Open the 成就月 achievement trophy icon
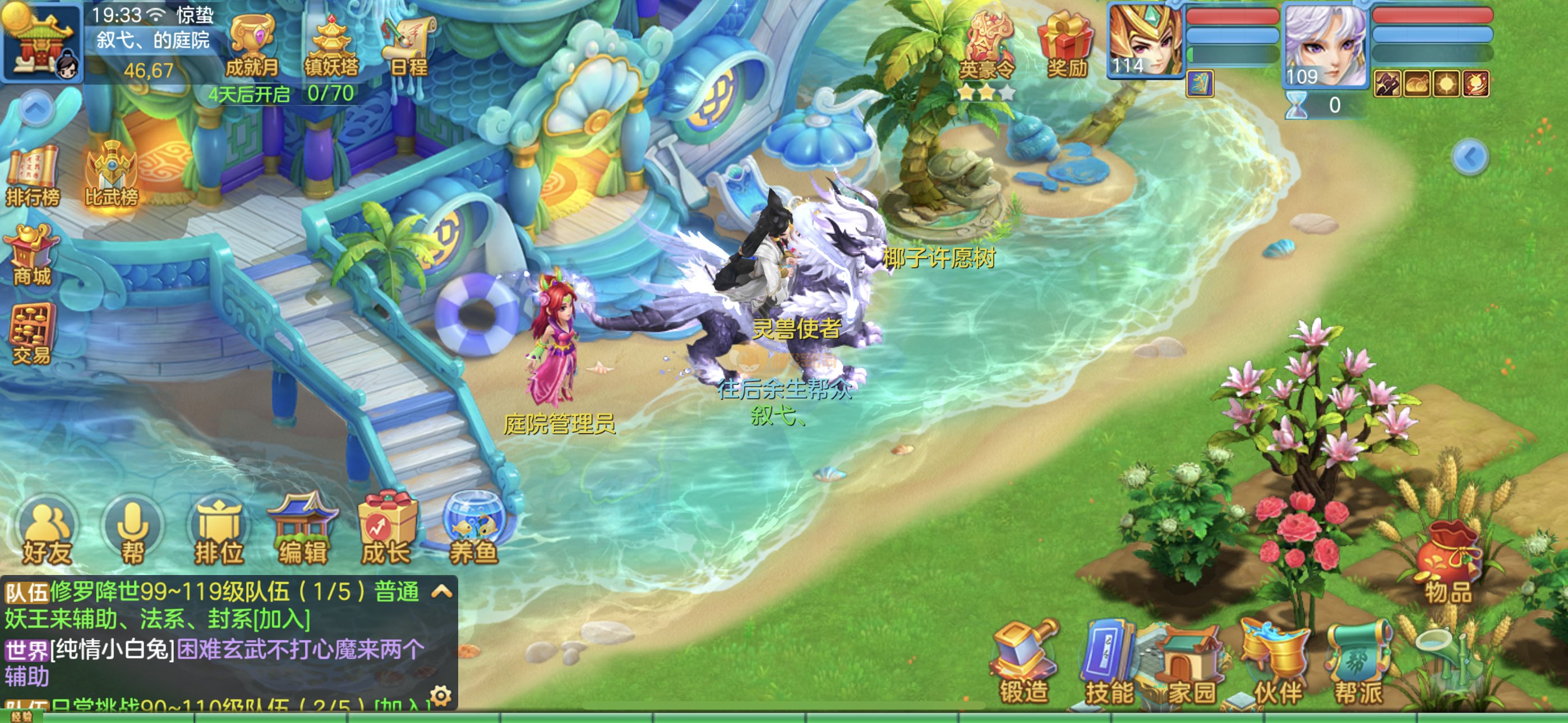1568x723 pixels. 251,47
